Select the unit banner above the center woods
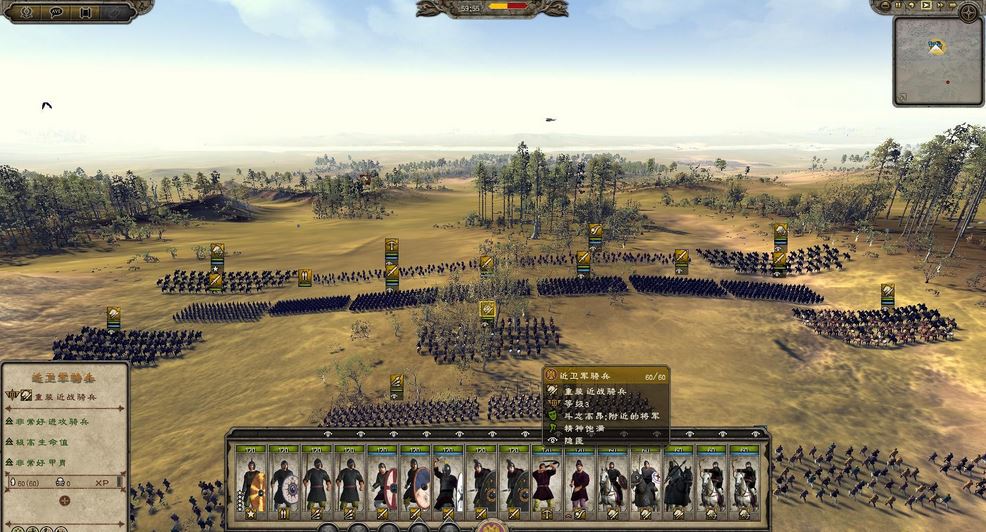The image size is (986, 532). coord(487,311)
